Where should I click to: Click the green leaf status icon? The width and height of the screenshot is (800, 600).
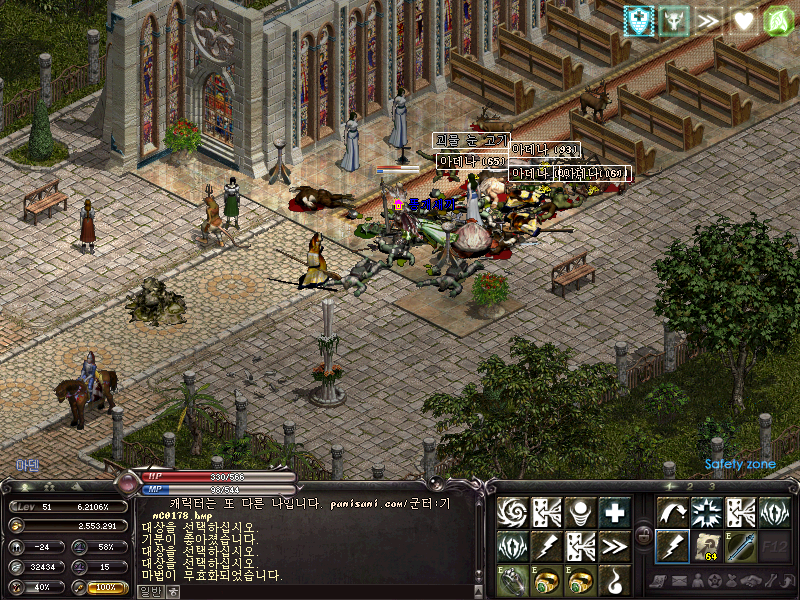[x=777, y=19]
